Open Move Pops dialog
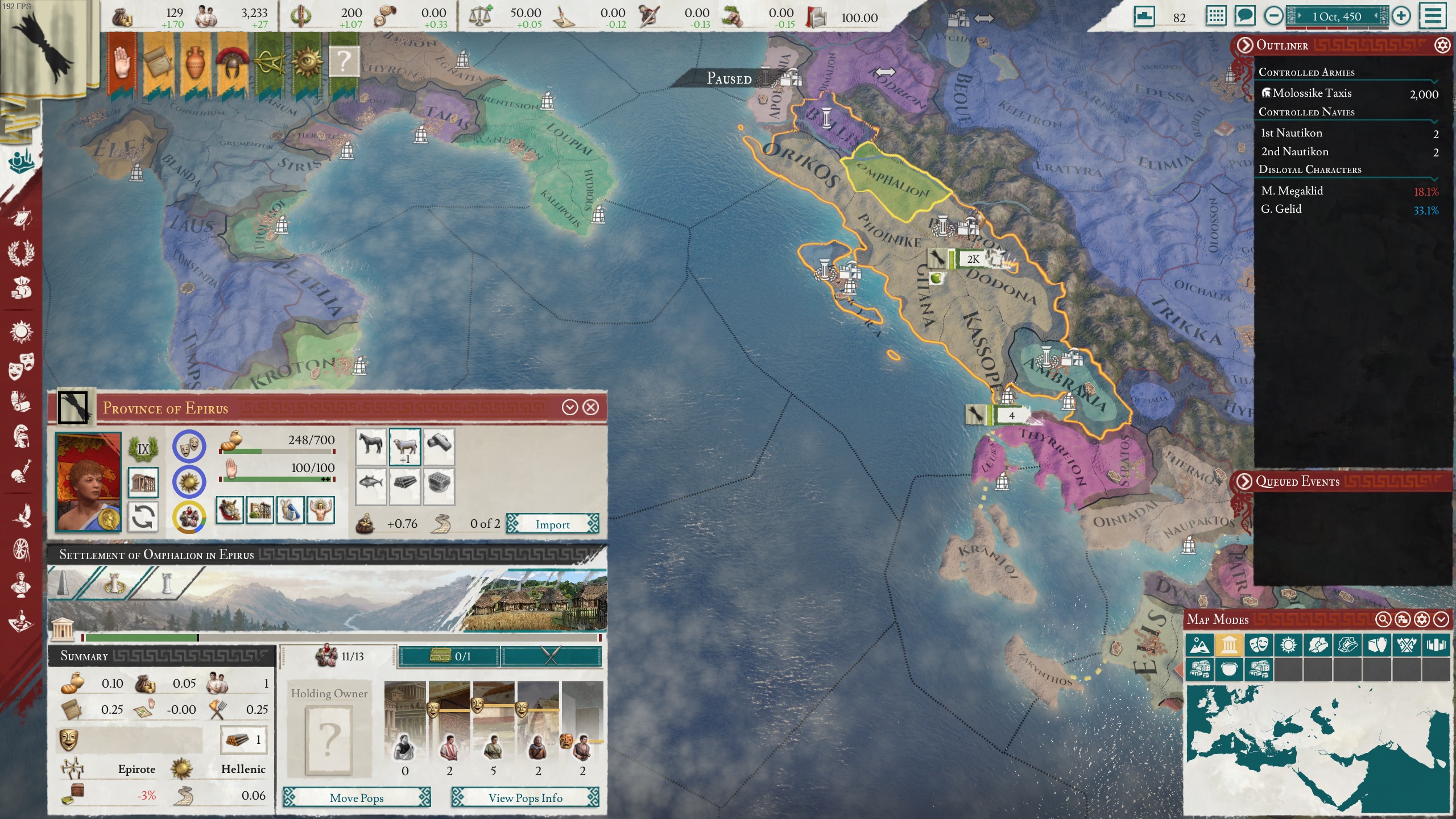Screen dimensions: 1456x819 click(357, 798)
